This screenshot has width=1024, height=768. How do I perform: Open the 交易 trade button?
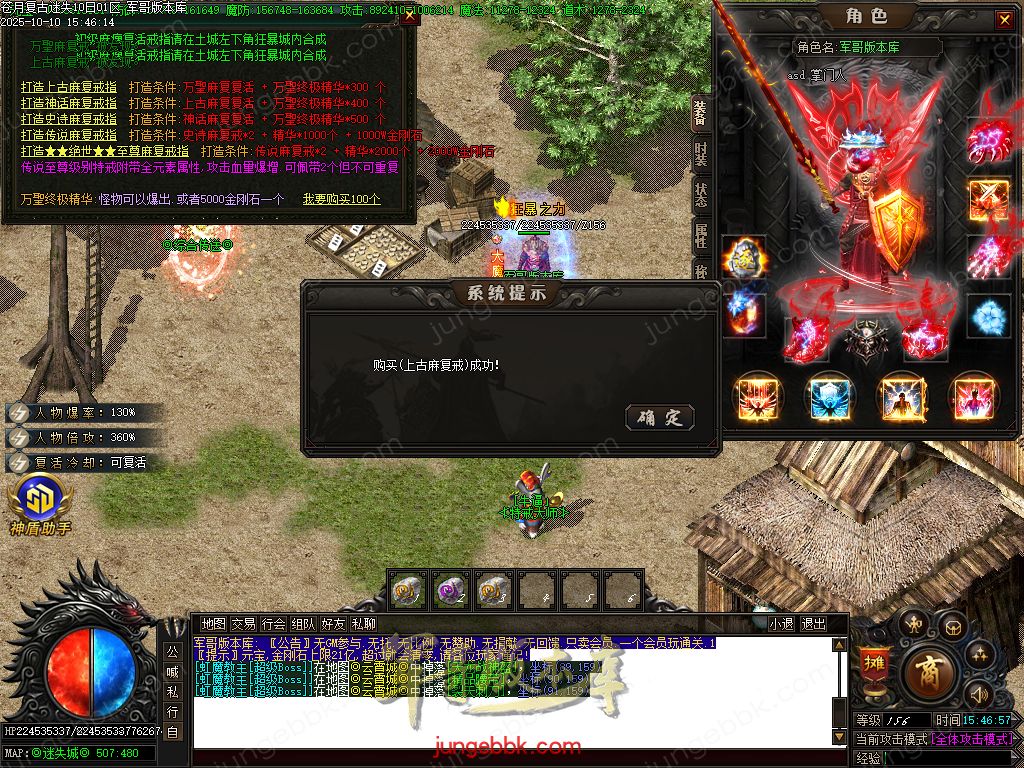[243, 623]
